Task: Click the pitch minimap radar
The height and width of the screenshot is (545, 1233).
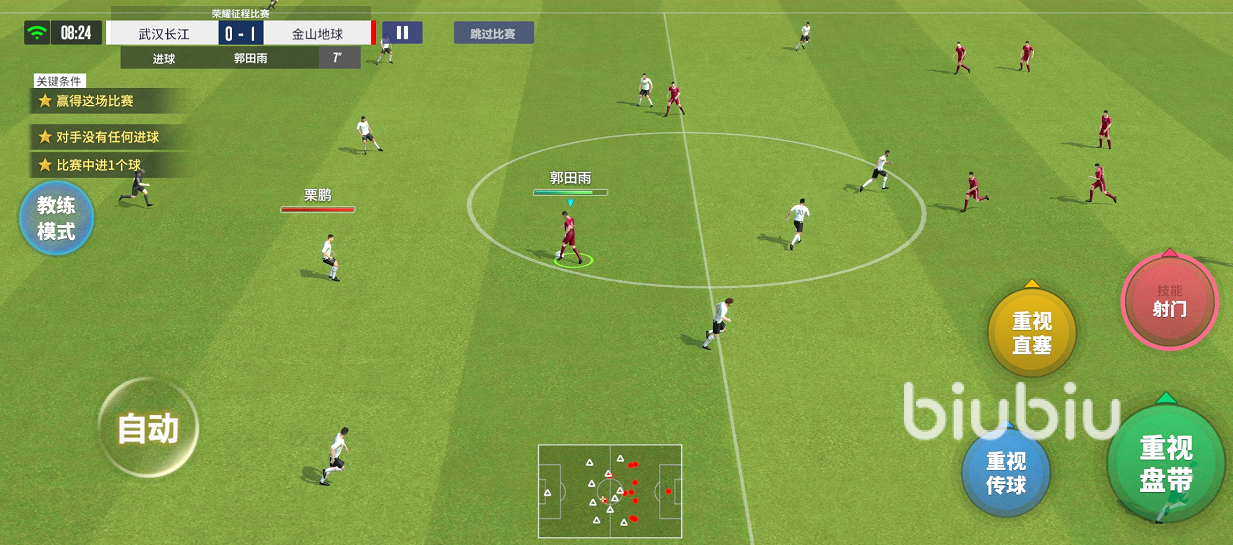Action: point(610,491)
